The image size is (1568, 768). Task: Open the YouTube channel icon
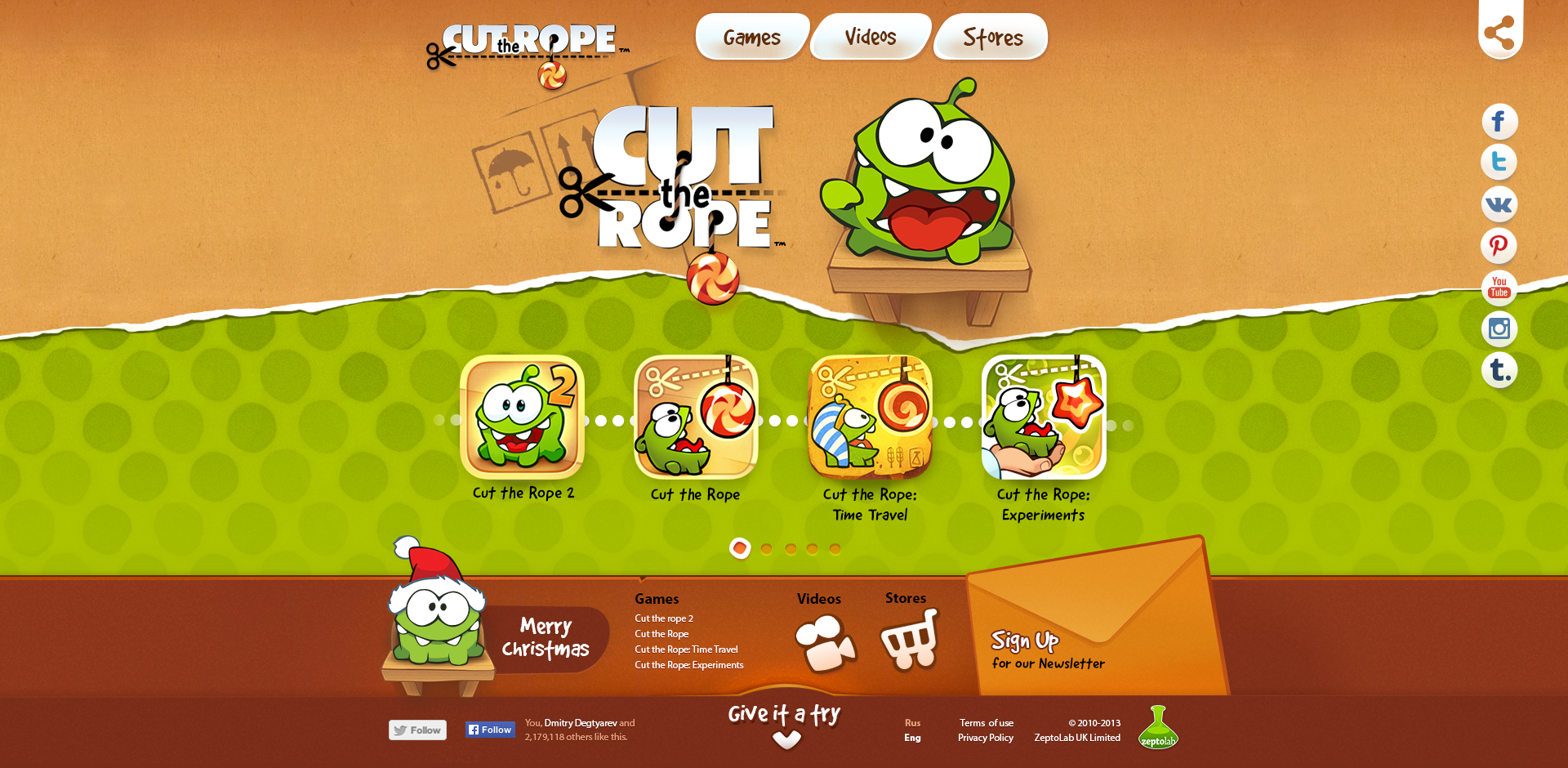1499,288
